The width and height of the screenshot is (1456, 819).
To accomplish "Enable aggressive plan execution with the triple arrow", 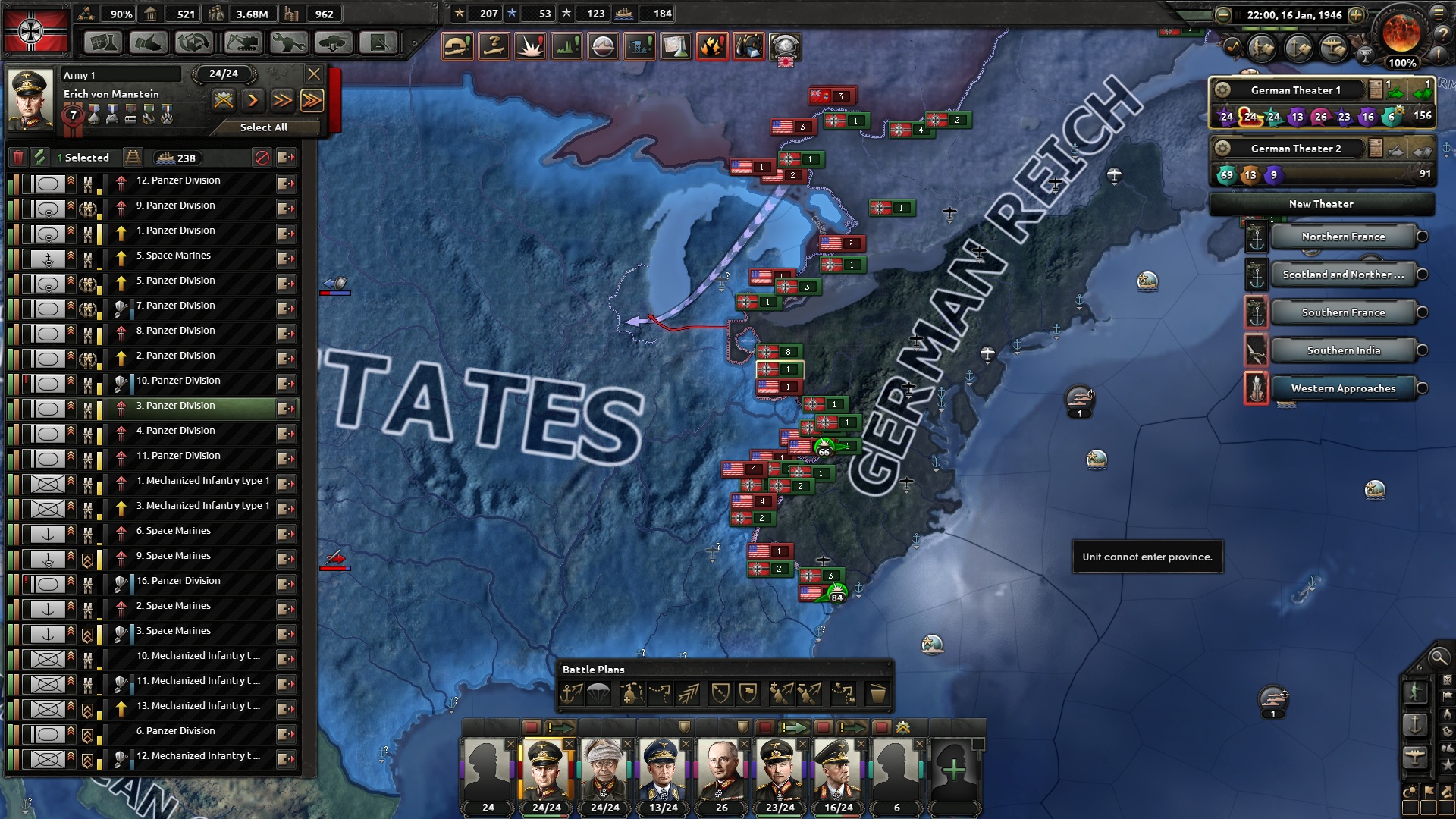I will pos(312,100).
